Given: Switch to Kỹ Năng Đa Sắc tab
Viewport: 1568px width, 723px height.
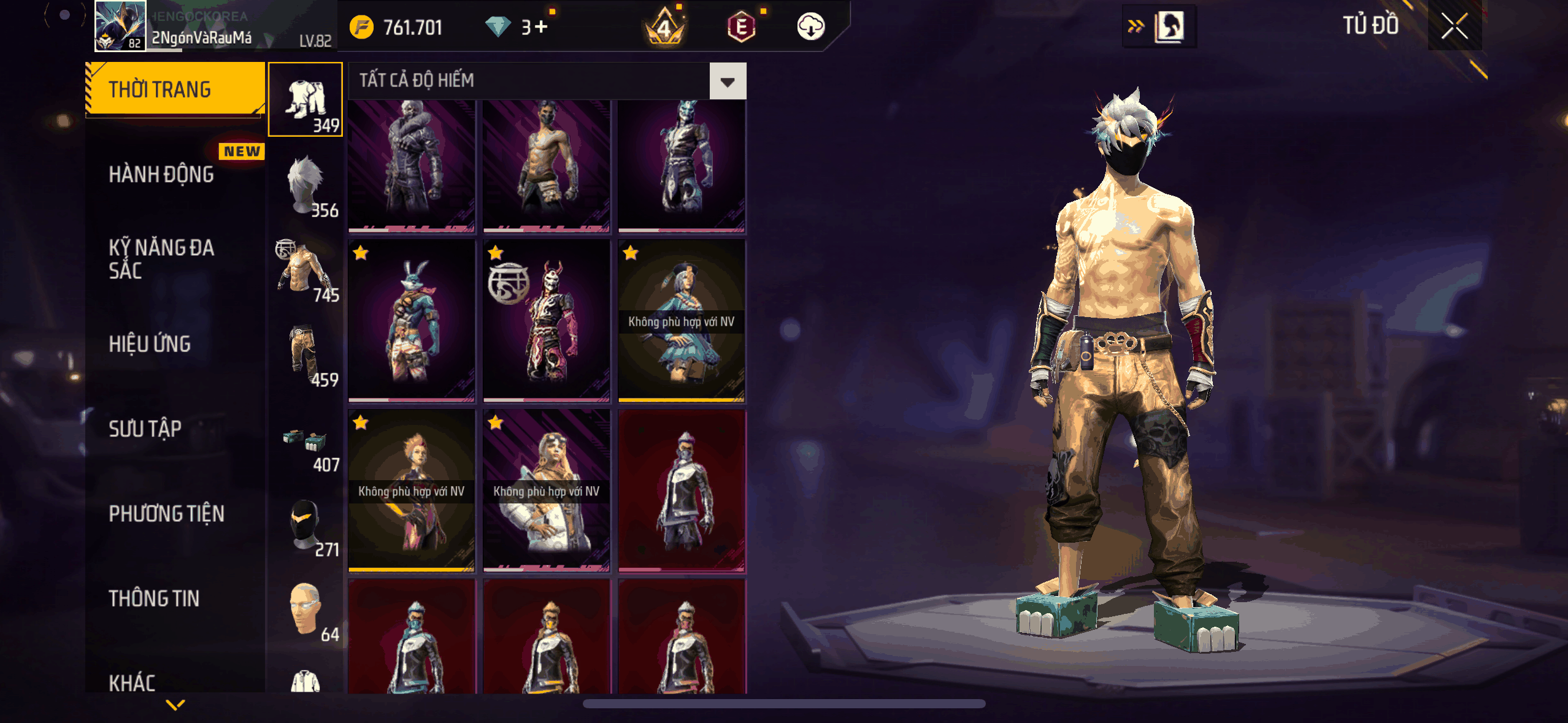Looking at the screenshot, I should (x=161, y=259).
